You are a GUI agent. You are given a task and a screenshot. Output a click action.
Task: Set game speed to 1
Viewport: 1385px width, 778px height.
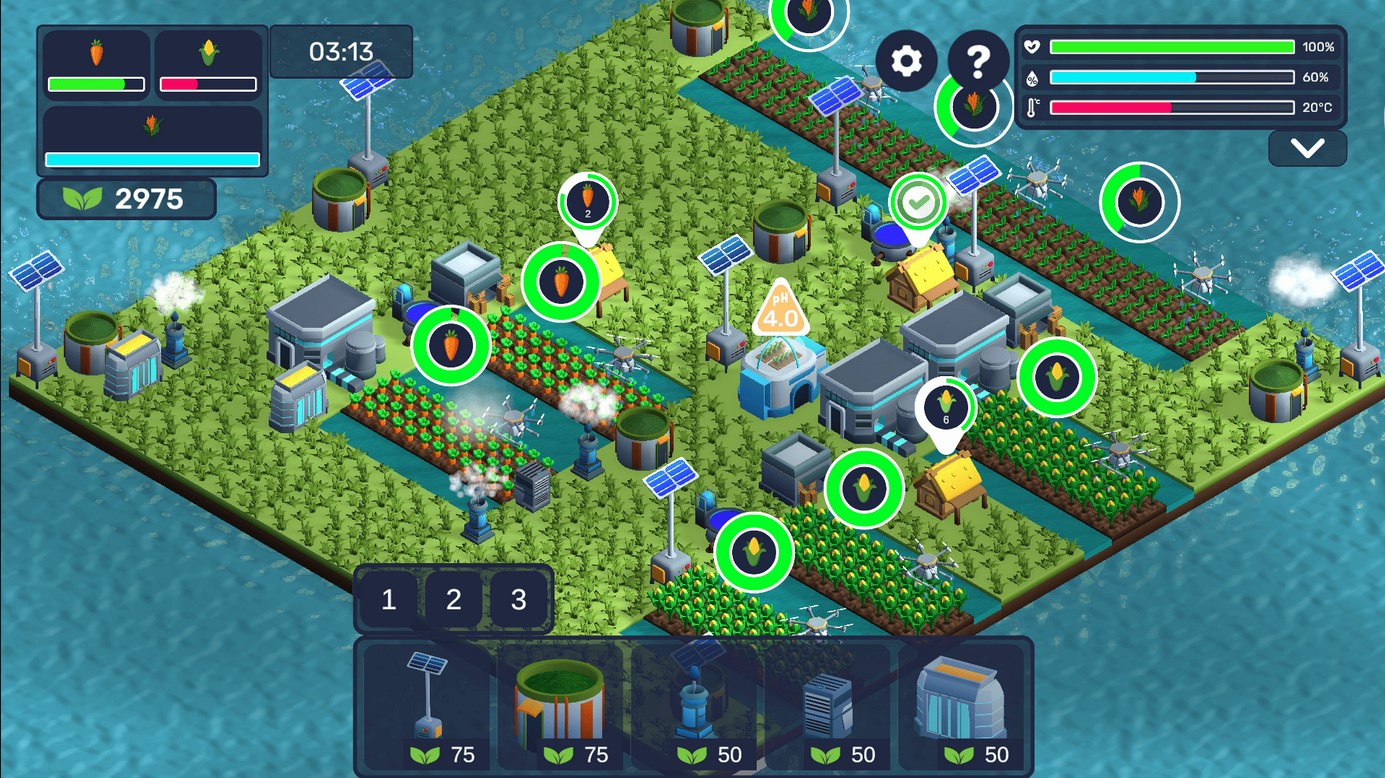click(389, 600)
